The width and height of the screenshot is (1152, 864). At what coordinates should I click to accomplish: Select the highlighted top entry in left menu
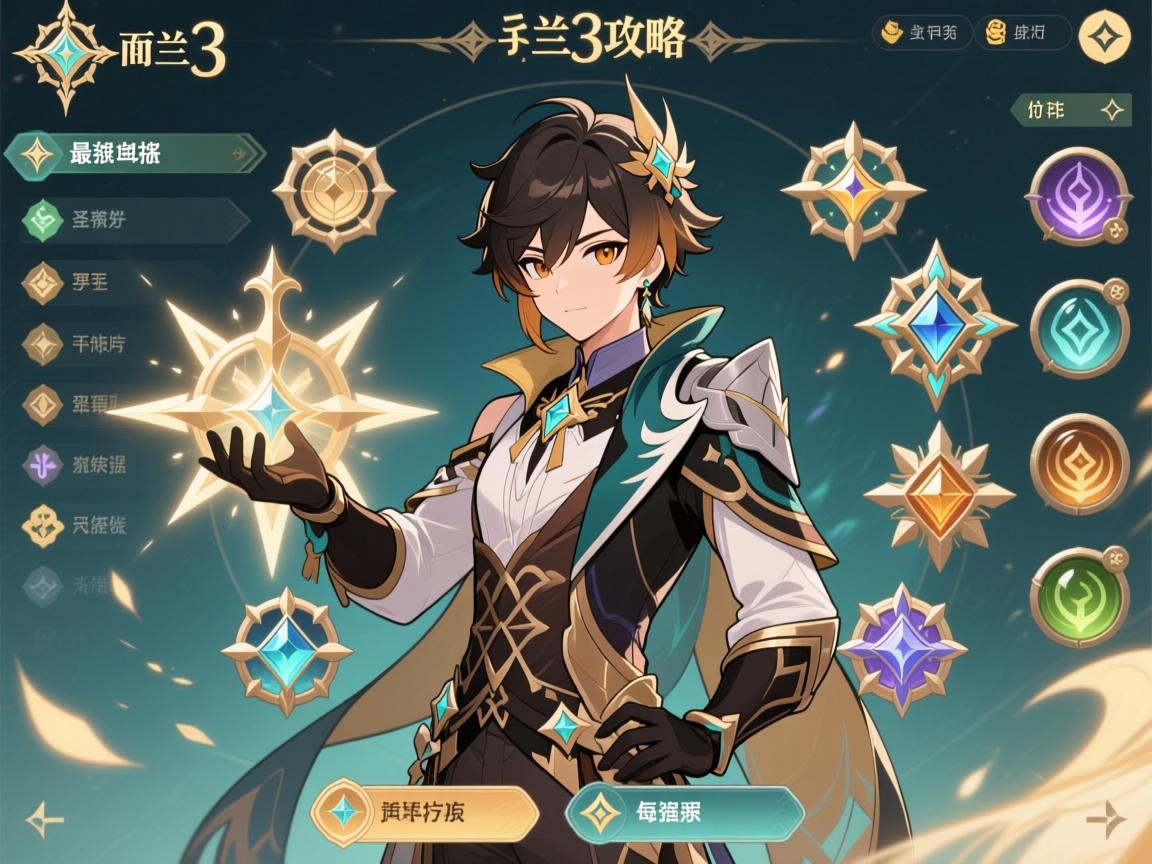coord(135,154)
